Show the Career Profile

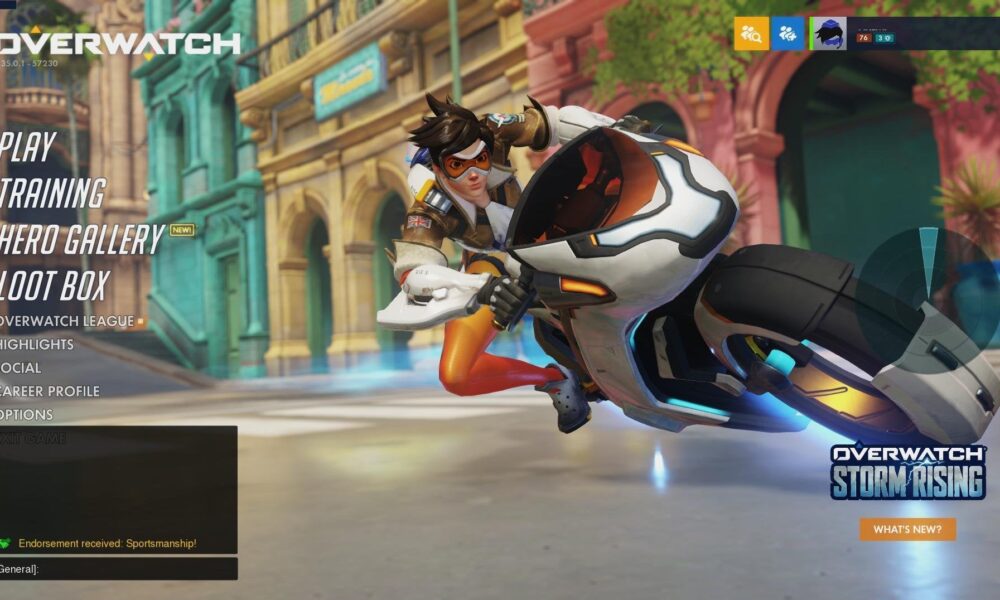[49, 391]
